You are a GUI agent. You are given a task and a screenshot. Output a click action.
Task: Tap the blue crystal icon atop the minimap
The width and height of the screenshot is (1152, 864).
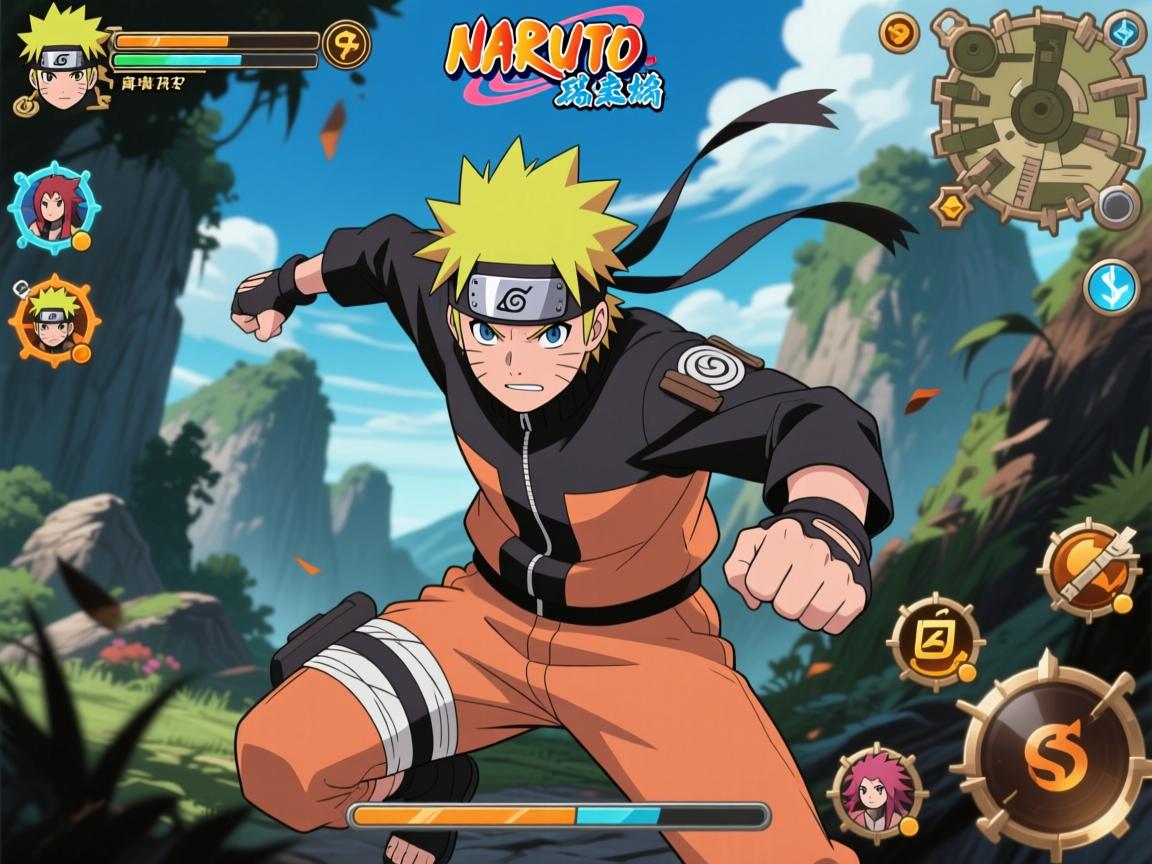tap(1125, 30)
